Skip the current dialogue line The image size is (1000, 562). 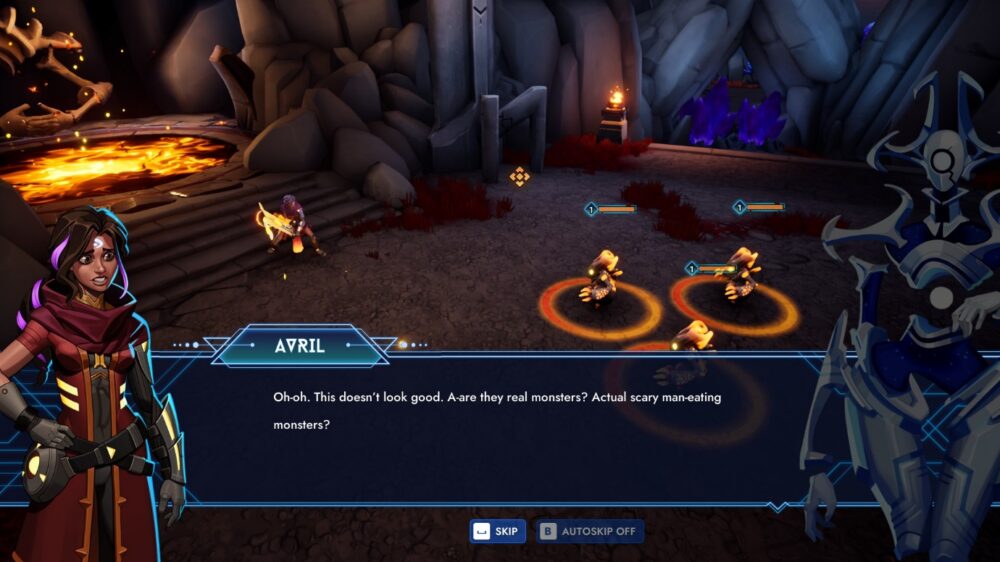click(497, 531)
